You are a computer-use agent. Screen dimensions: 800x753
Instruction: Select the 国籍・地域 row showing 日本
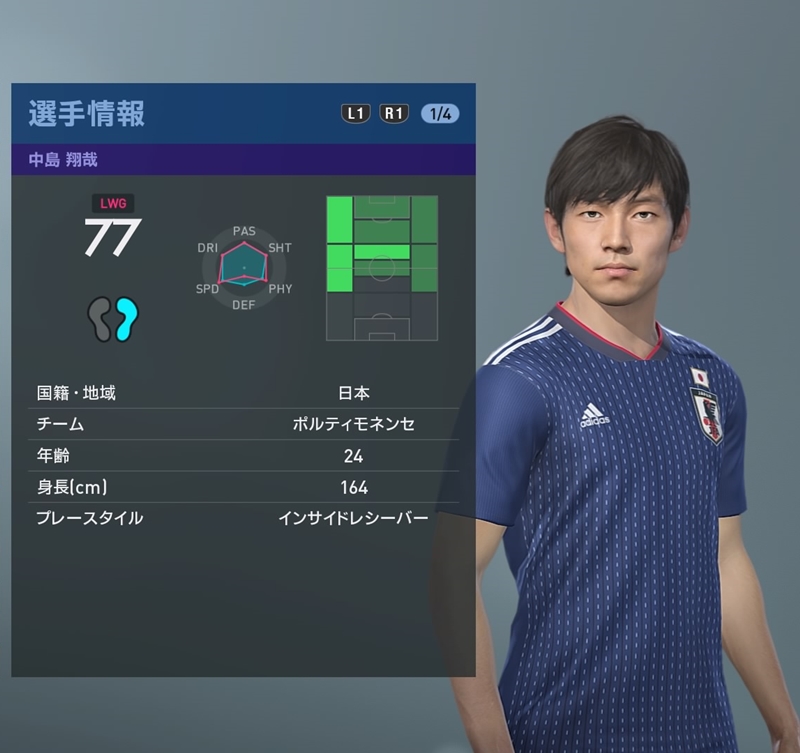pos(243,393)
